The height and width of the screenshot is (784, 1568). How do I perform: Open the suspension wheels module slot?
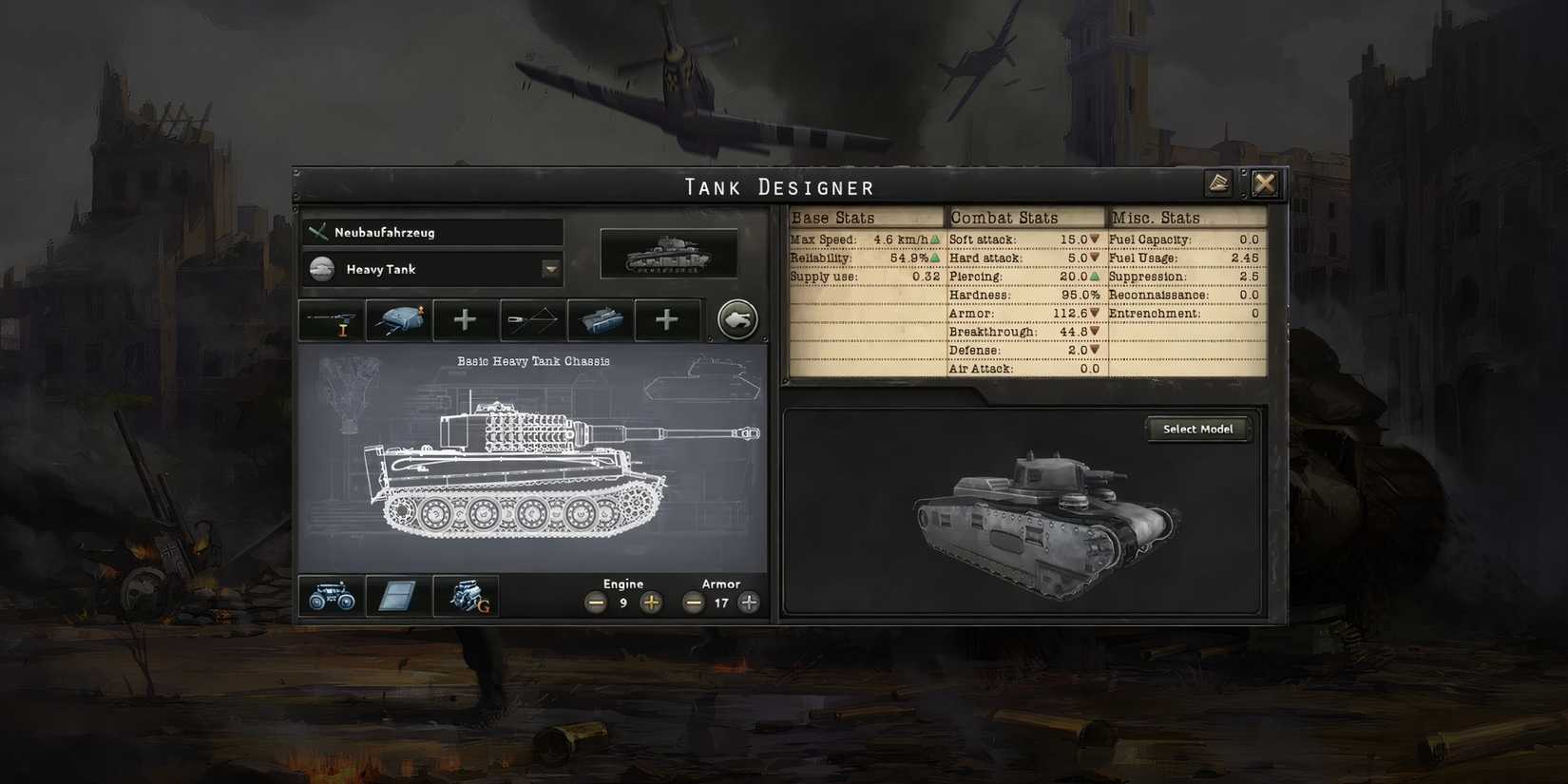point(330,596)
